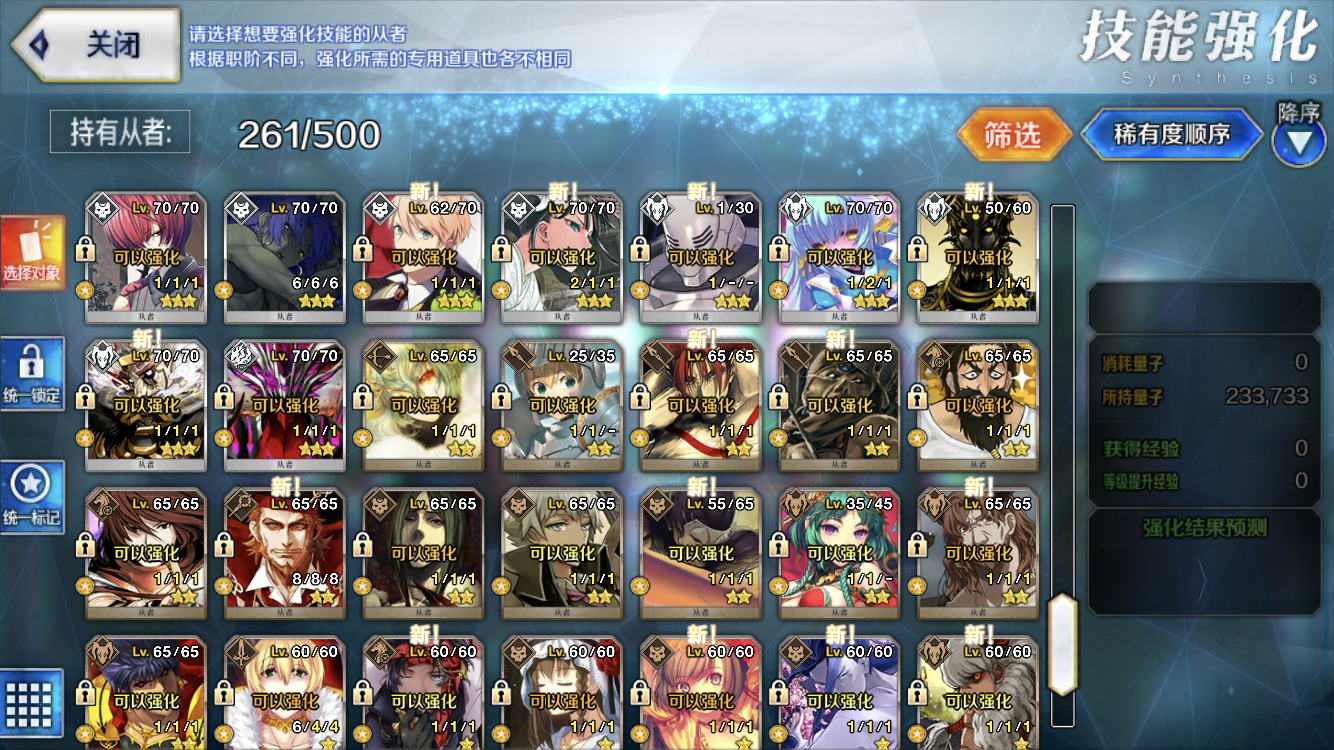Toggle the 降序 sort direction arrow
The width and height of the screenshot is (1334, 750).
[x=1299, y=141]
